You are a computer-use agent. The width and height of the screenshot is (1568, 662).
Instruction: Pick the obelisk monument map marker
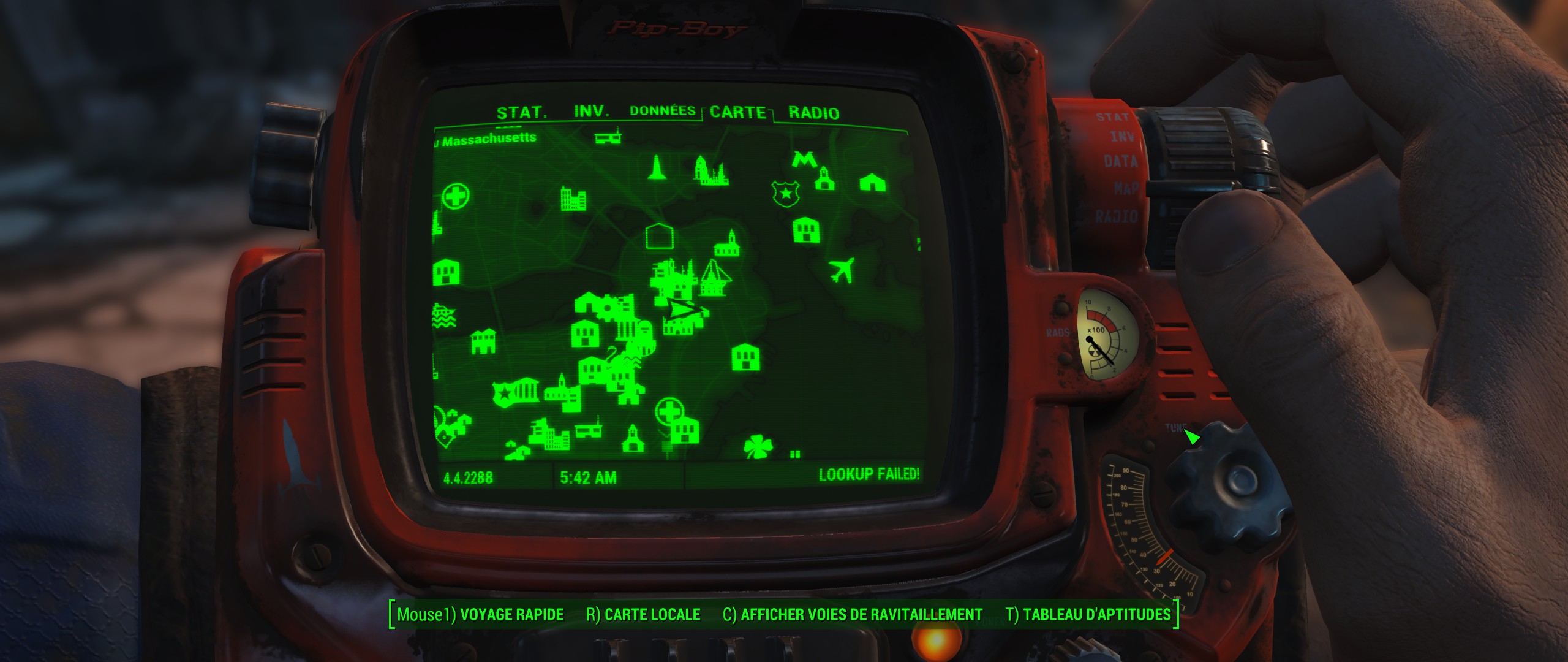657,167
